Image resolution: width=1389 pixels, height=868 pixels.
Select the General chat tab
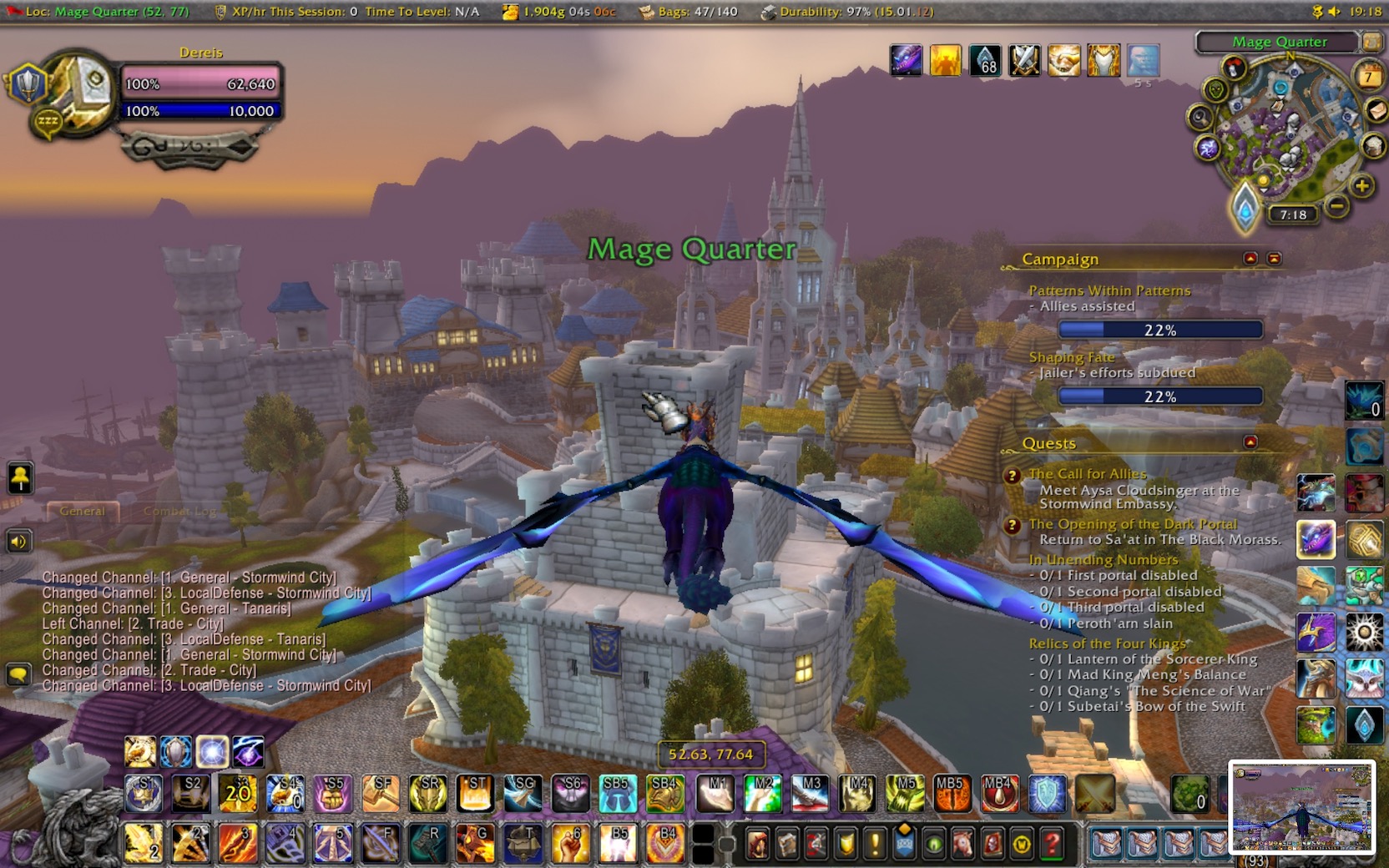click(x=82, y=511)
